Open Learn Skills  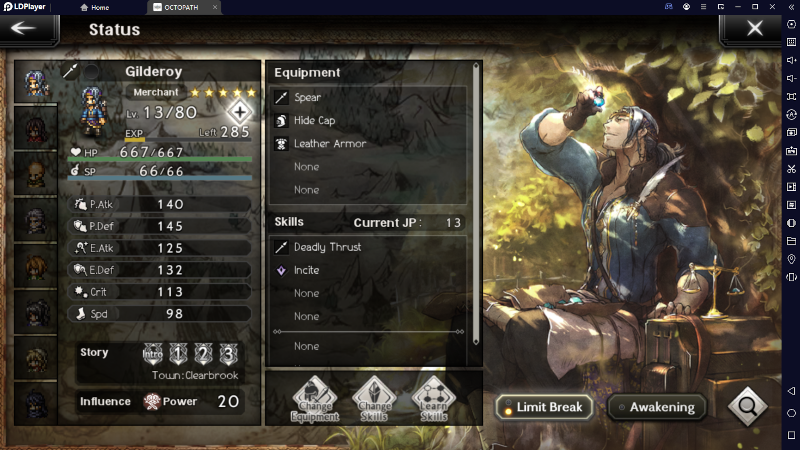pos(433,401)
